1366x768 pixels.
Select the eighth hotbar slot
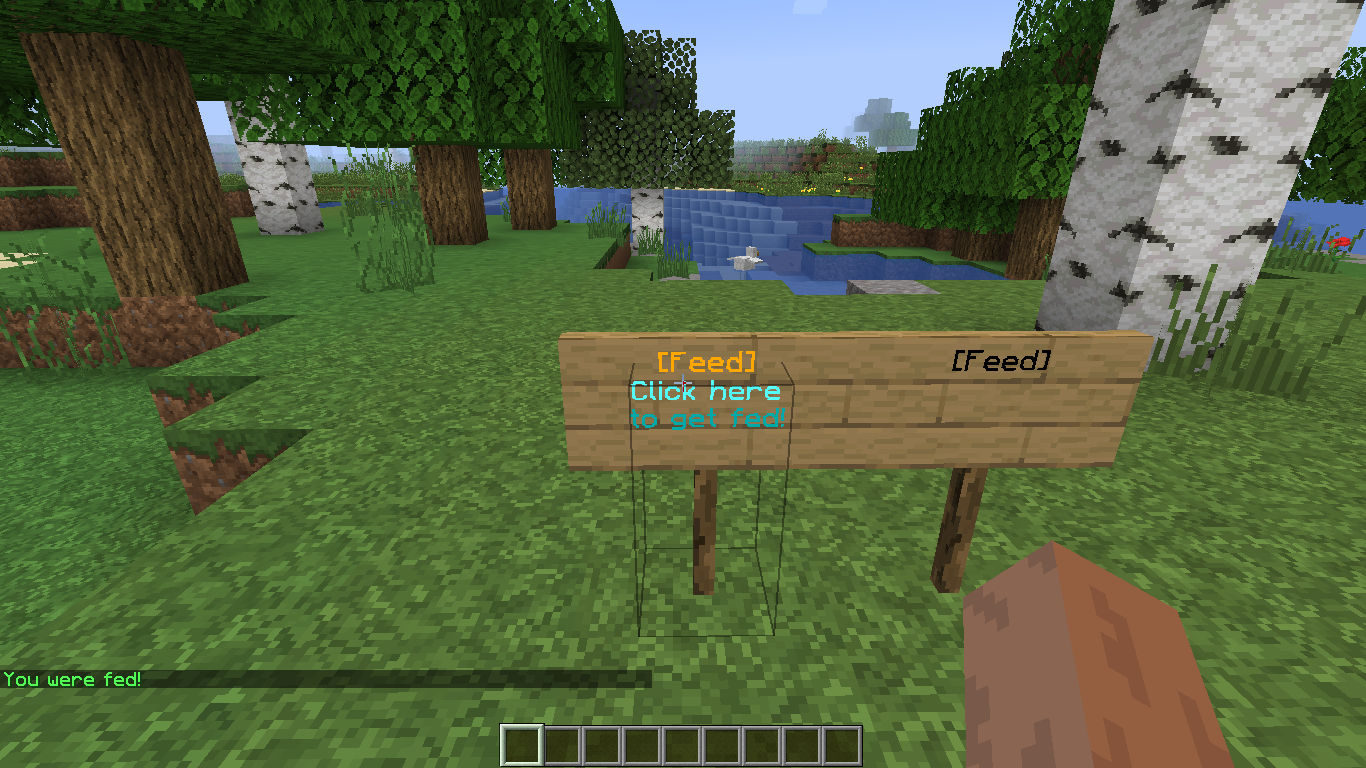coord(802,741)
